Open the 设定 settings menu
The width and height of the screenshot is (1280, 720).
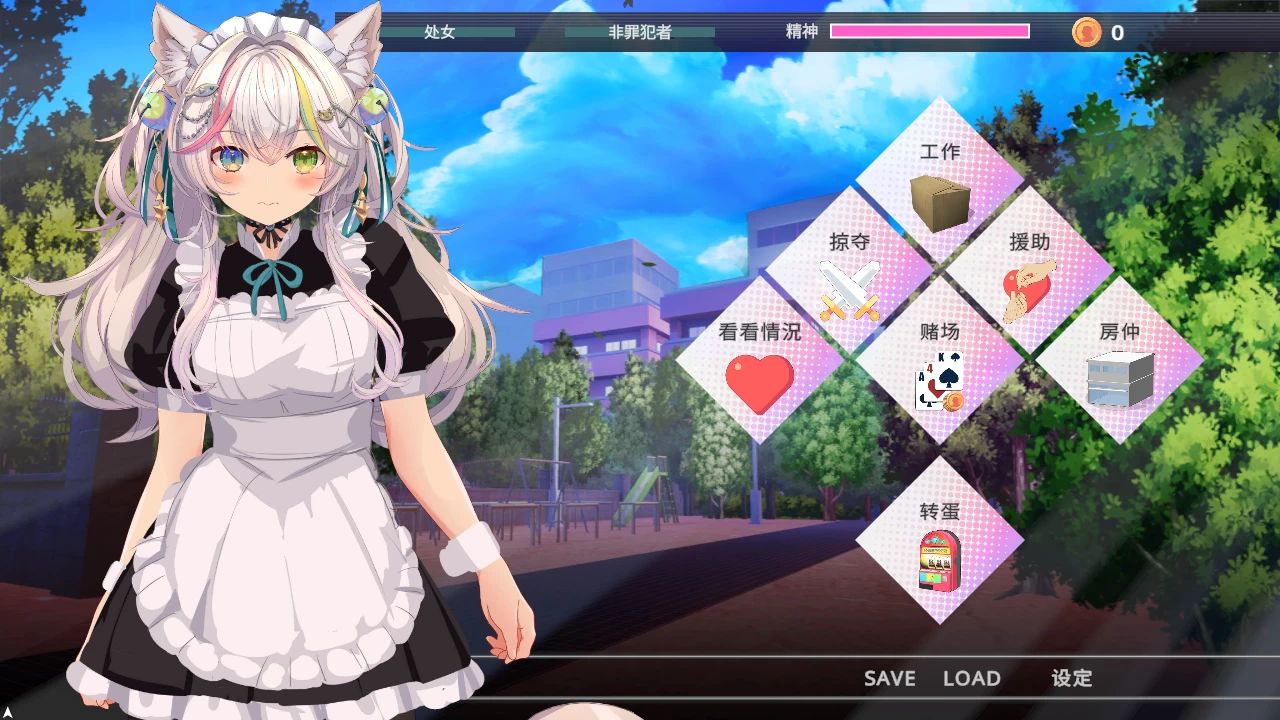(1072, 678)
